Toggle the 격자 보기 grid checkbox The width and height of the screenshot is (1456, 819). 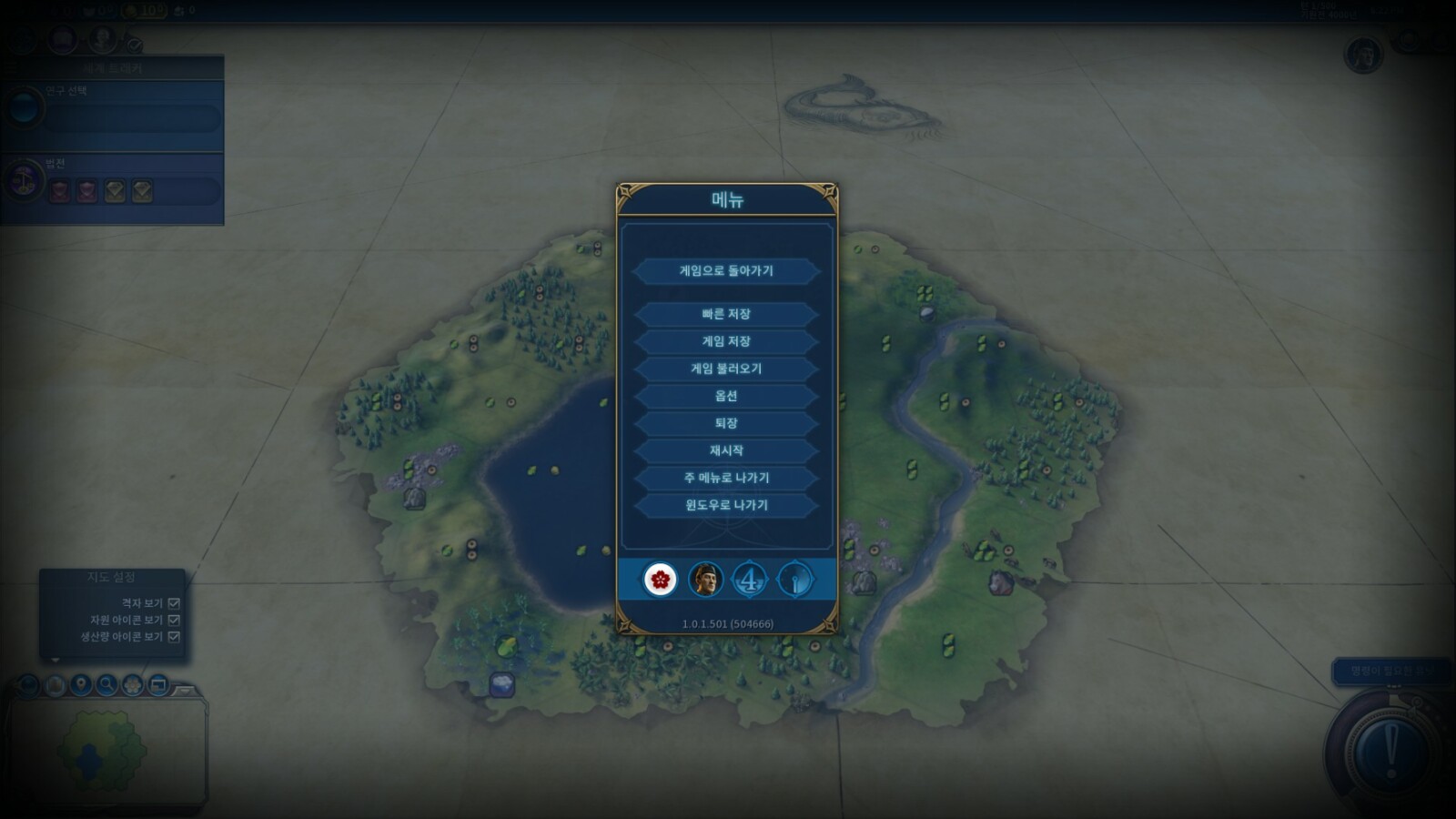174,603
